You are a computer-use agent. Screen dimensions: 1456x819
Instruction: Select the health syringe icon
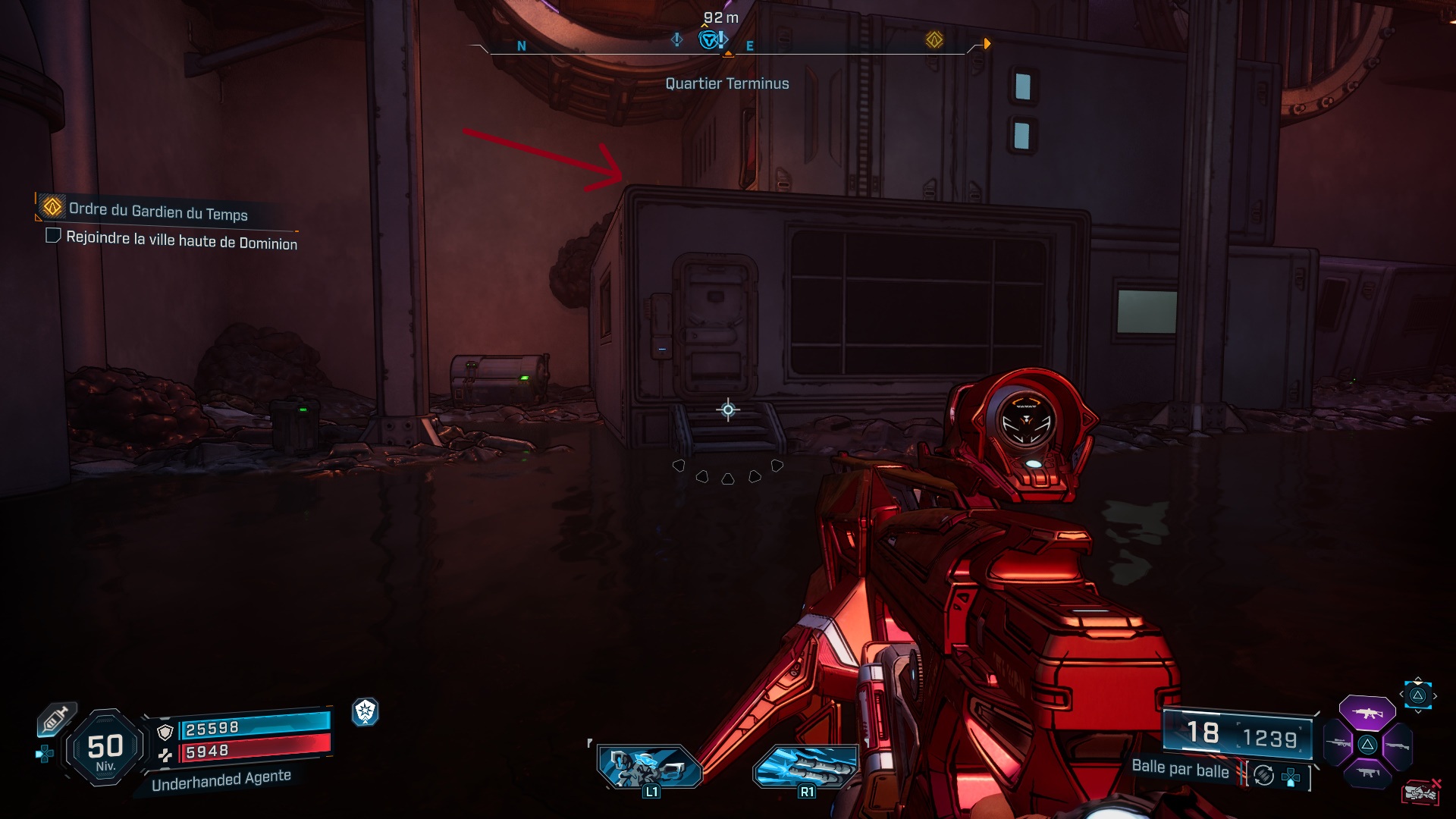pyautogui.click(x=55, y=718)
